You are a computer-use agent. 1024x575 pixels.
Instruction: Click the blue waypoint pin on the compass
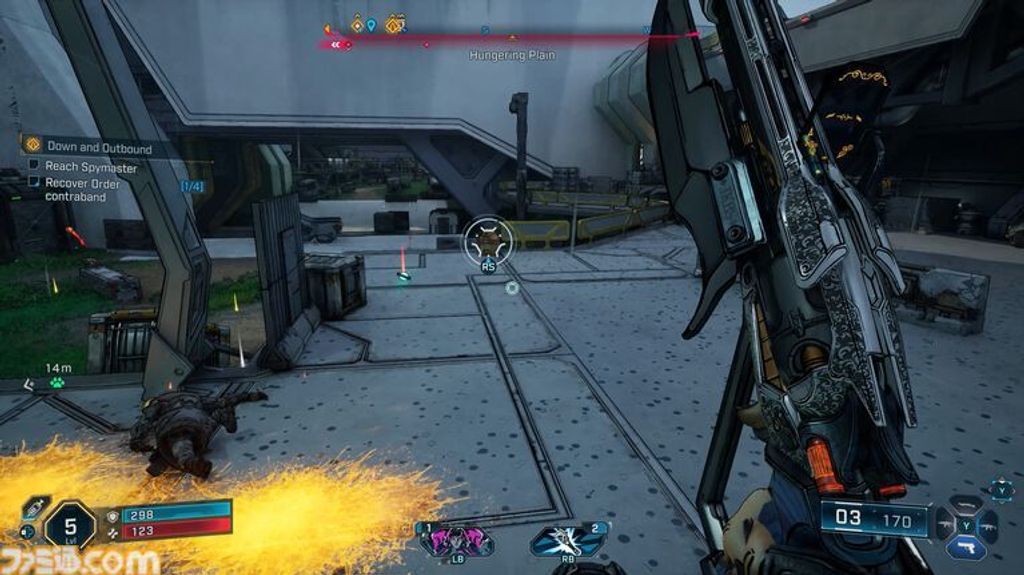tap(371, 25)
